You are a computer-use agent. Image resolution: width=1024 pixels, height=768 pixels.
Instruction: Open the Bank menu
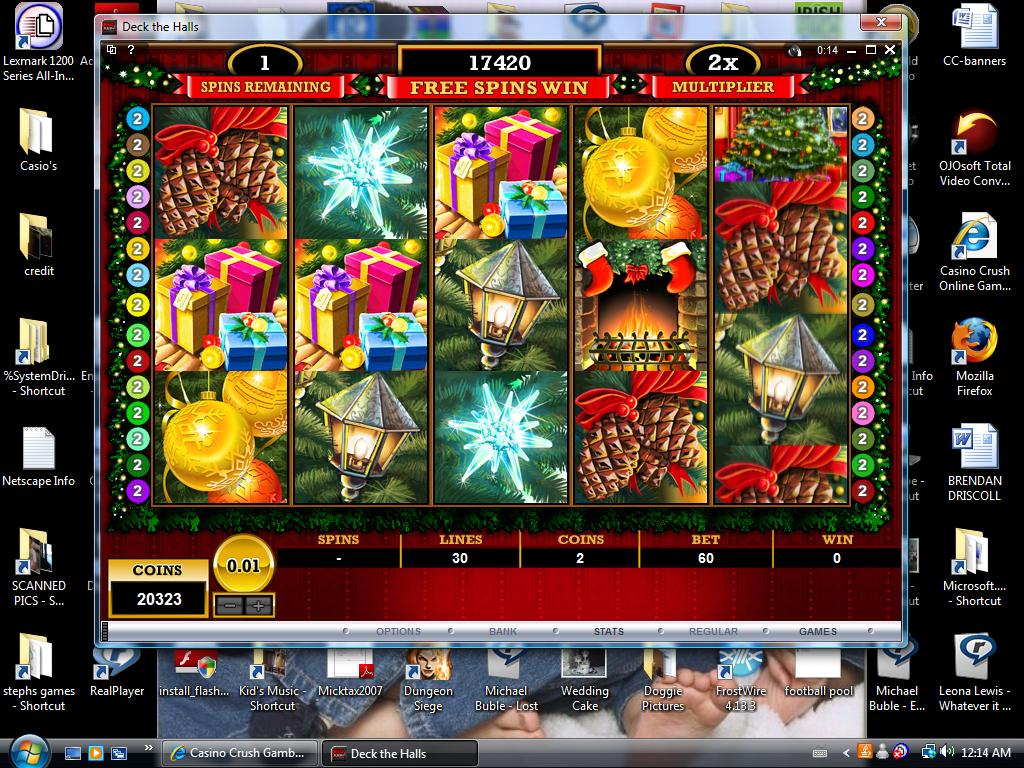pyautogui.click(x=503, y=631)
